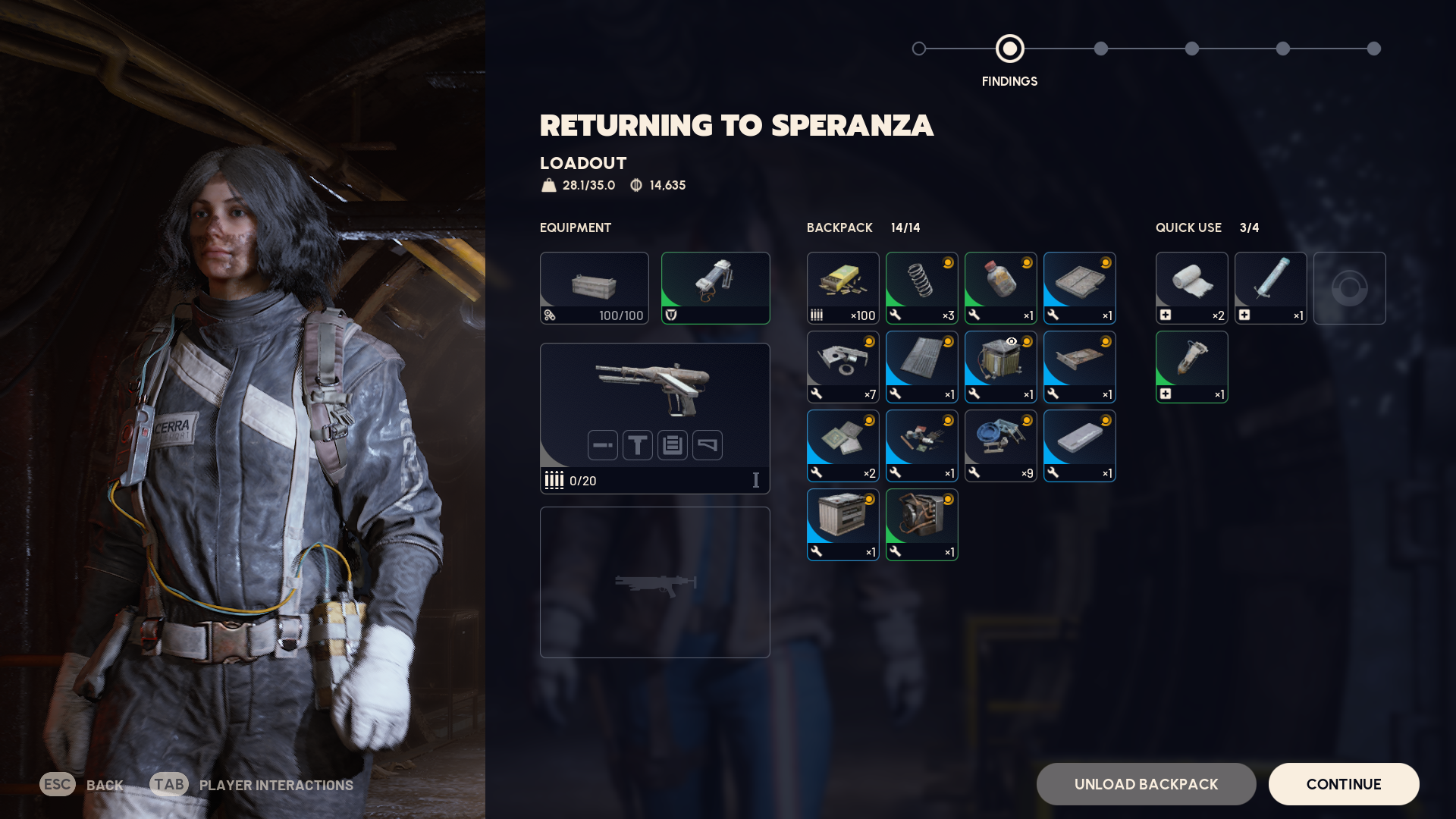Image resolution: width=1456 pixels, height=819 pixels.
Task: Choose the metal parts stack of seven
Action: (x=843, y=367)
